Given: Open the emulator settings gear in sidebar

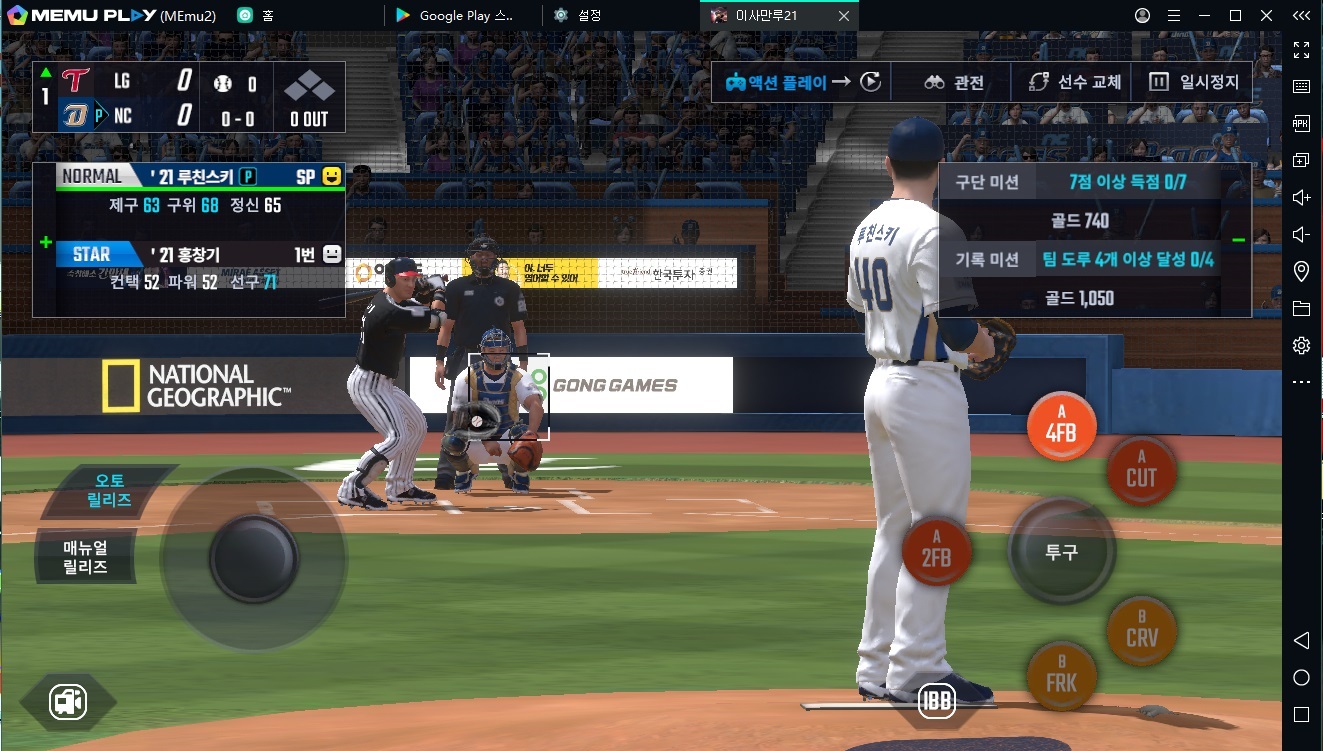Looking at the screenshot, I should [x=1301, y=345].
